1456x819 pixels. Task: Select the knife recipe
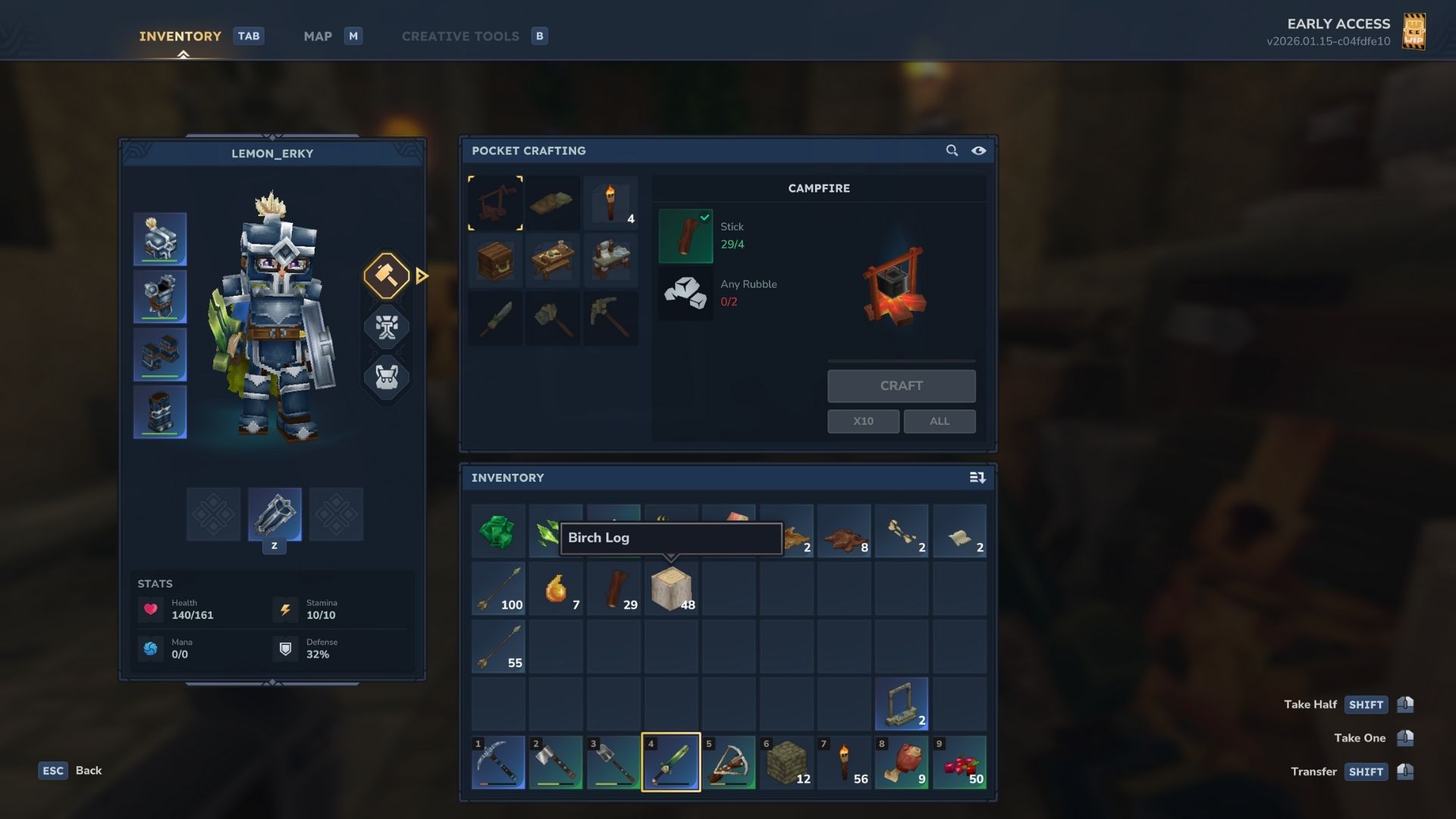(x=496, y=318)
